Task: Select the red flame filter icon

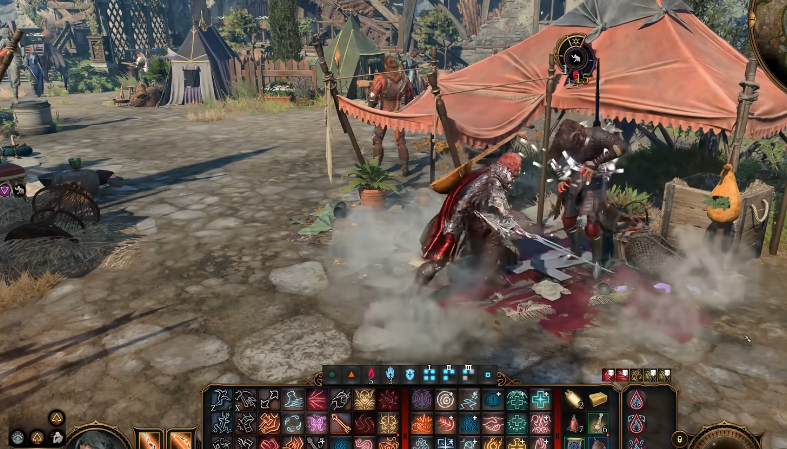Action: pyautogui.click(x=373, y=375)
